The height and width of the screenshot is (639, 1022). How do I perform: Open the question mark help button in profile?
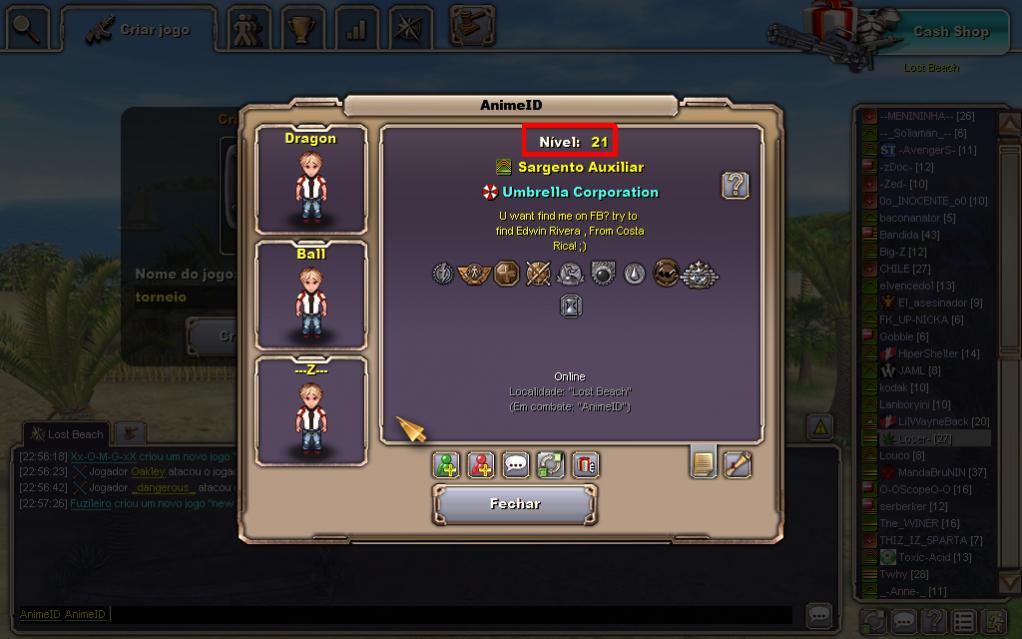point(735,185)
